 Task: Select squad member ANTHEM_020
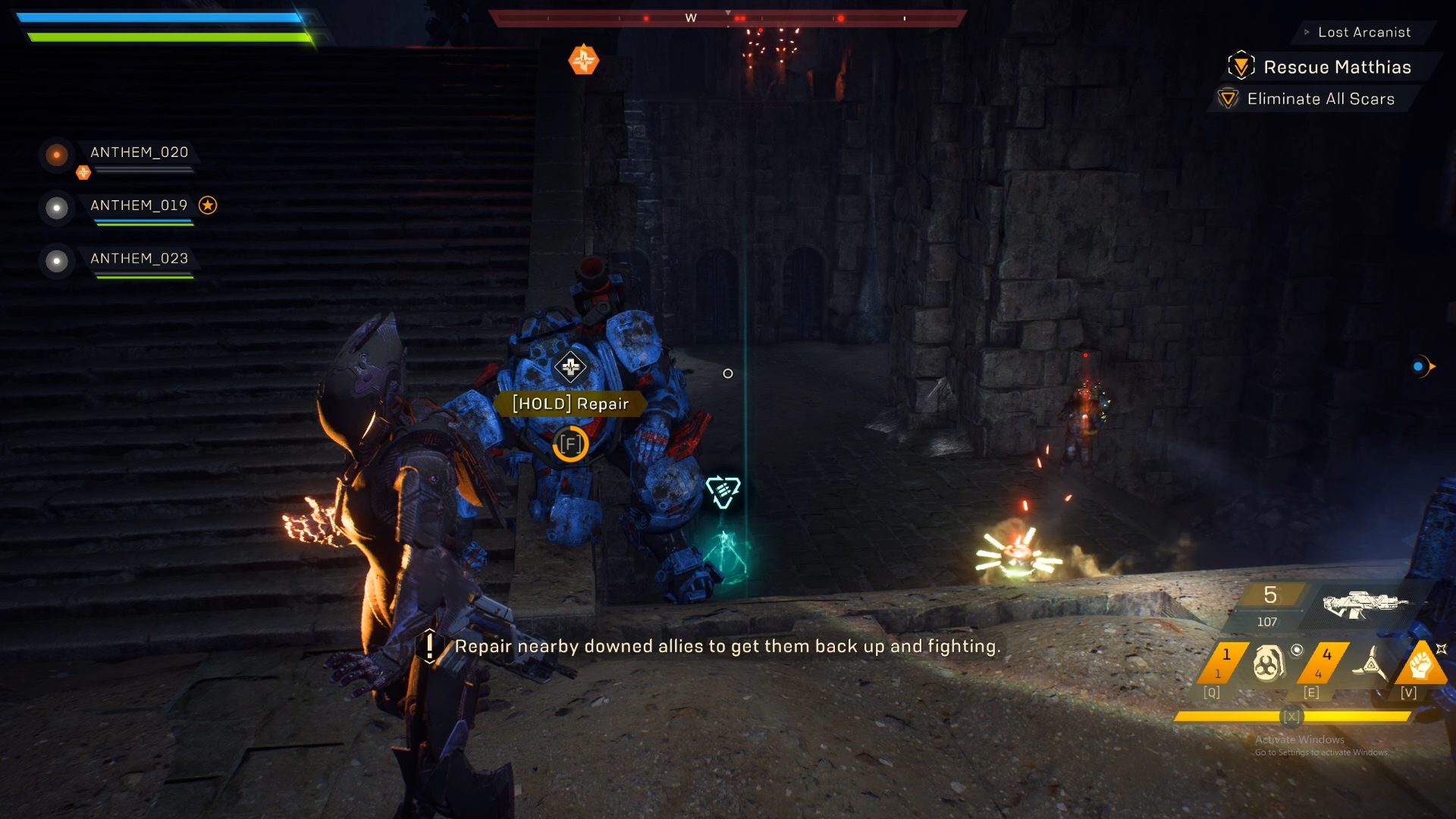[140, 152]
